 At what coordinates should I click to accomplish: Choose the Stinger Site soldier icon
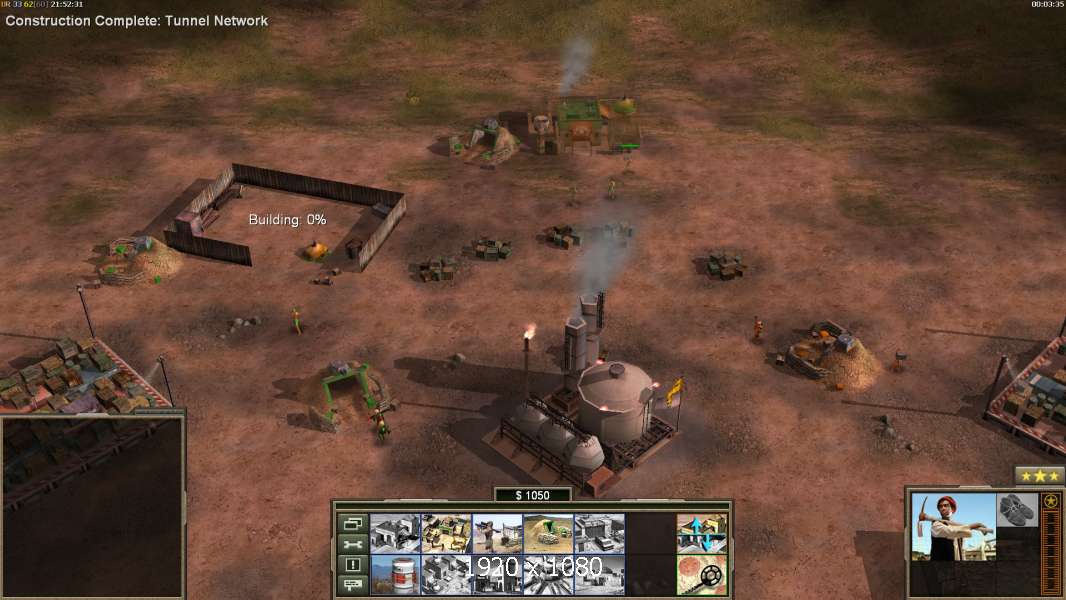point(497,533)
